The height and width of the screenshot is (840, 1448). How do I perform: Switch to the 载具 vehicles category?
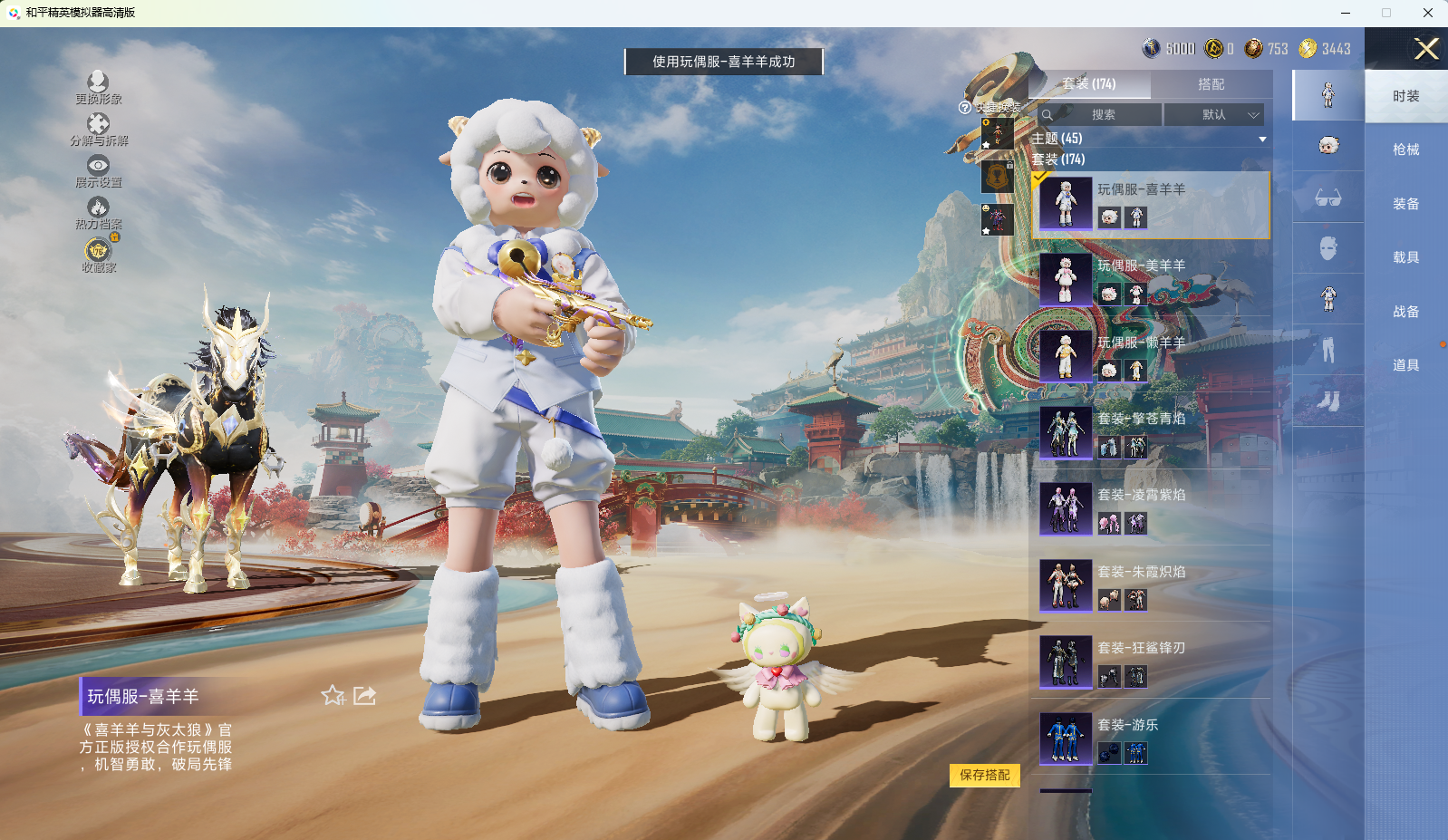pyautogui.click(x=1405, y=257)
